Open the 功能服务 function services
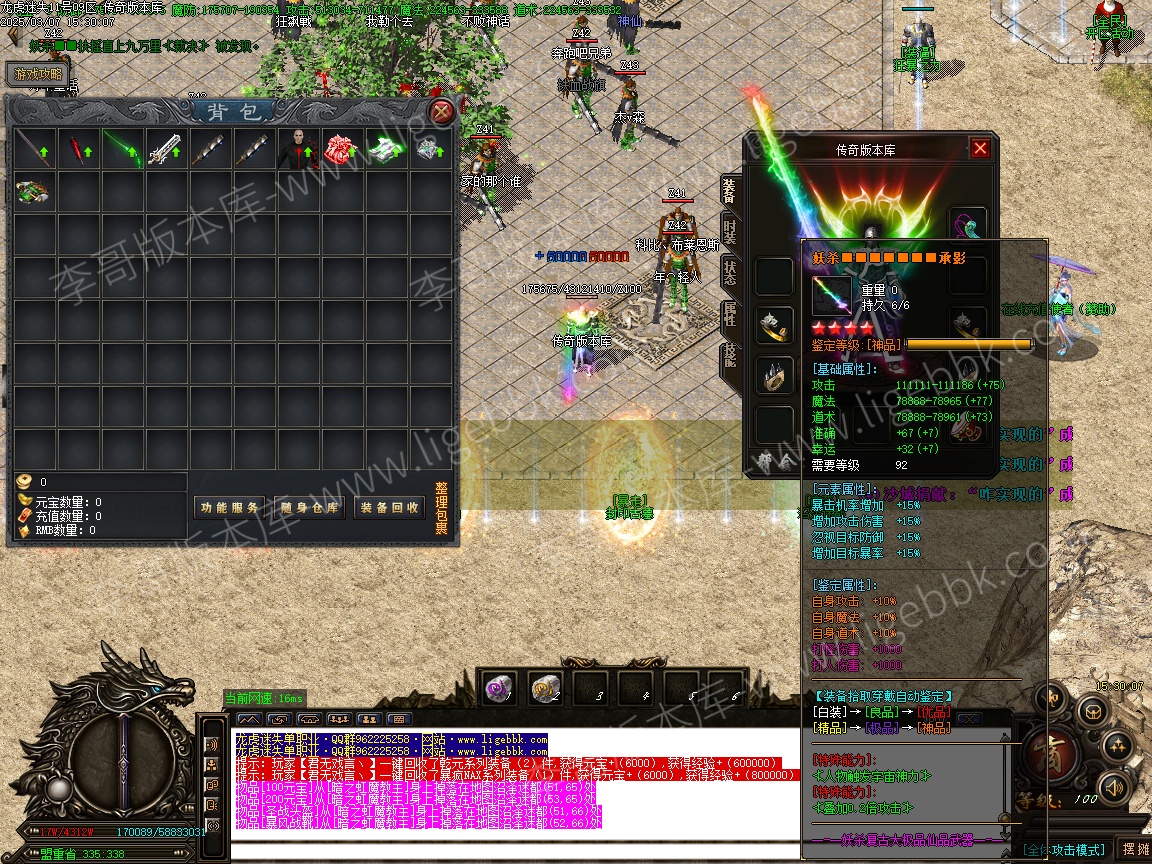Screen dimensions: 1152x864 coord(229,508)
